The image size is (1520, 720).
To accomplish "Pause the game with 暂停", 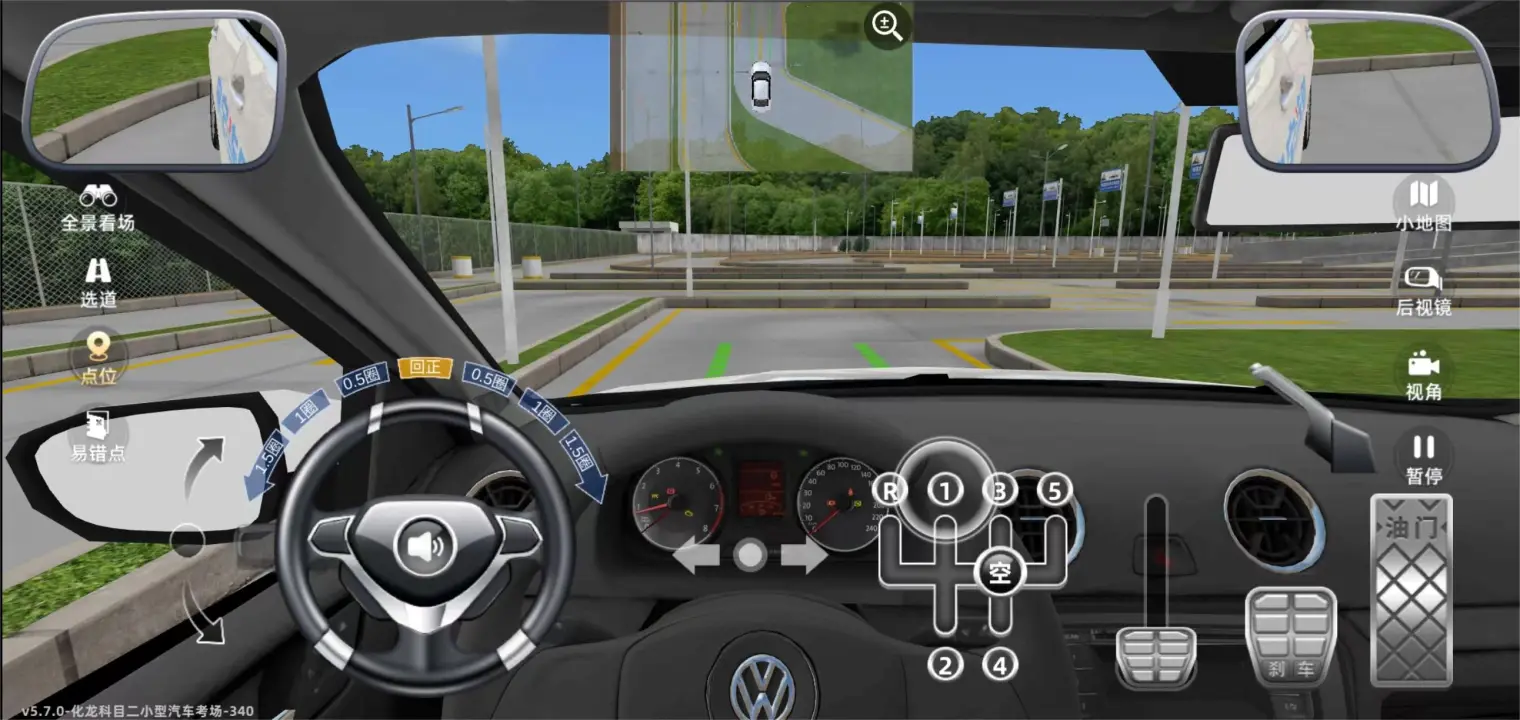I will pos(1423,458).
